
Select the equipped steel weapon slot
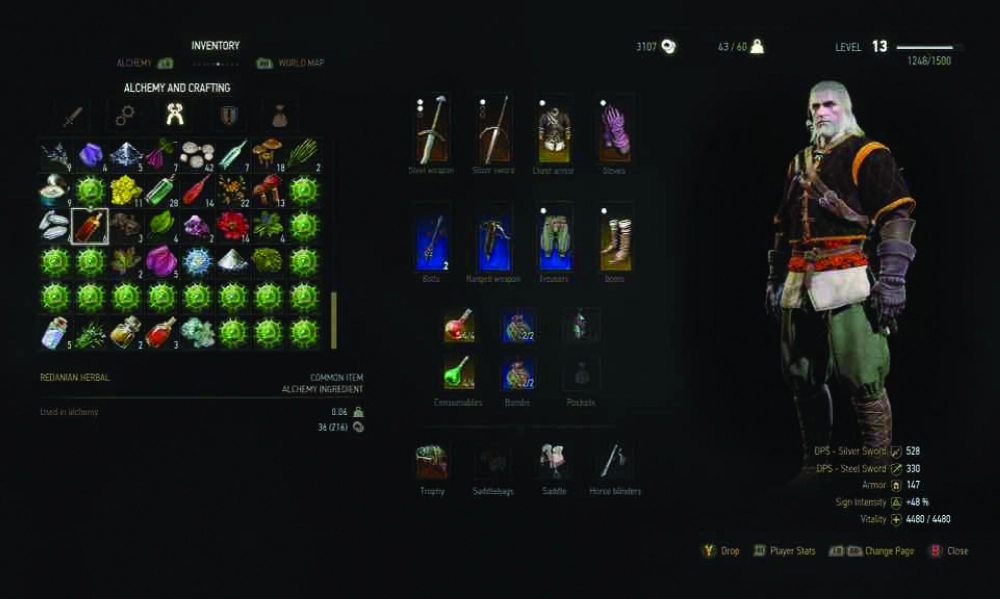(432, 130)
